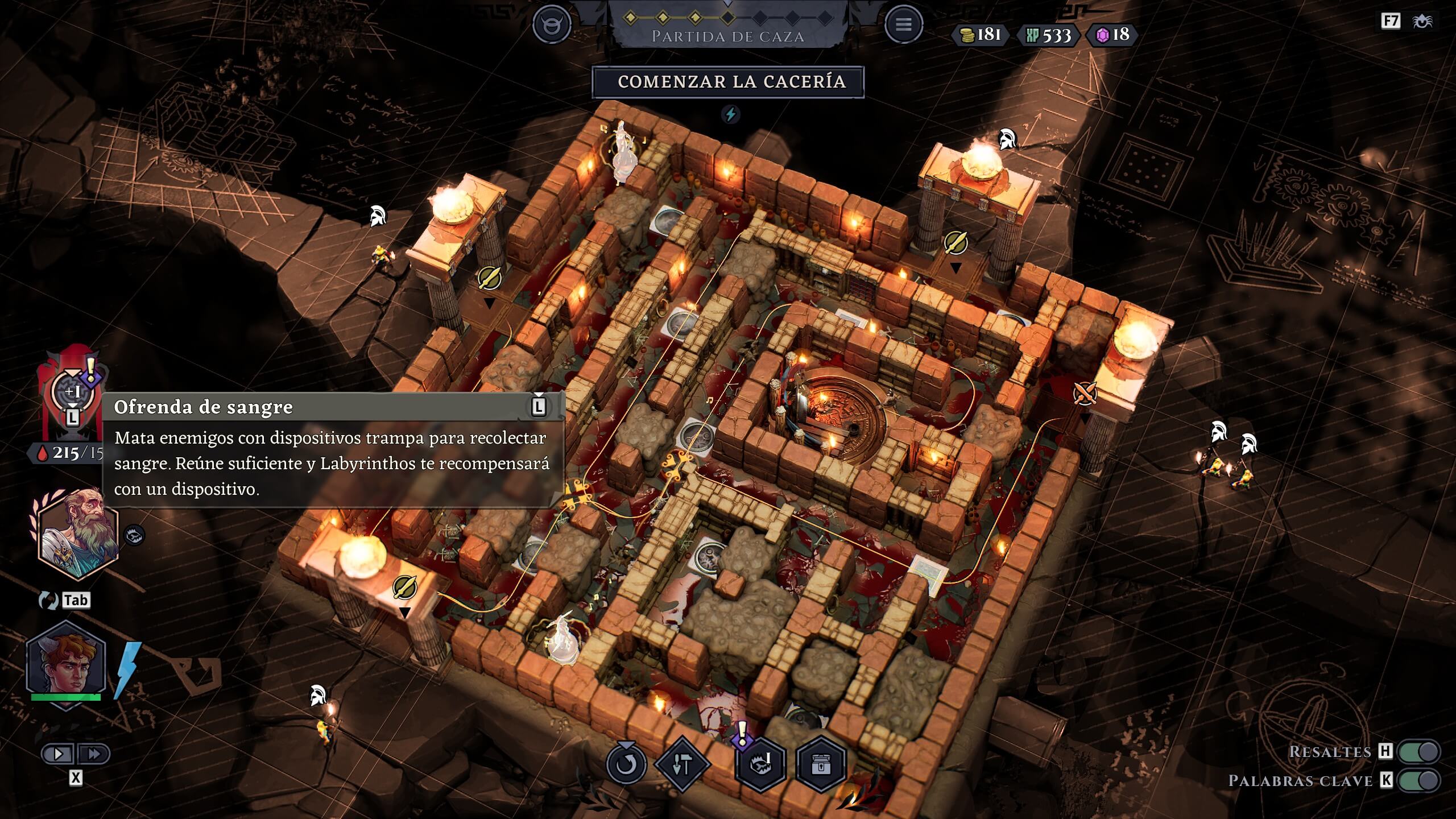The image size is (1456, 819).
Task: Click the circular undo arrow button
Action: (x=626, y=764)
